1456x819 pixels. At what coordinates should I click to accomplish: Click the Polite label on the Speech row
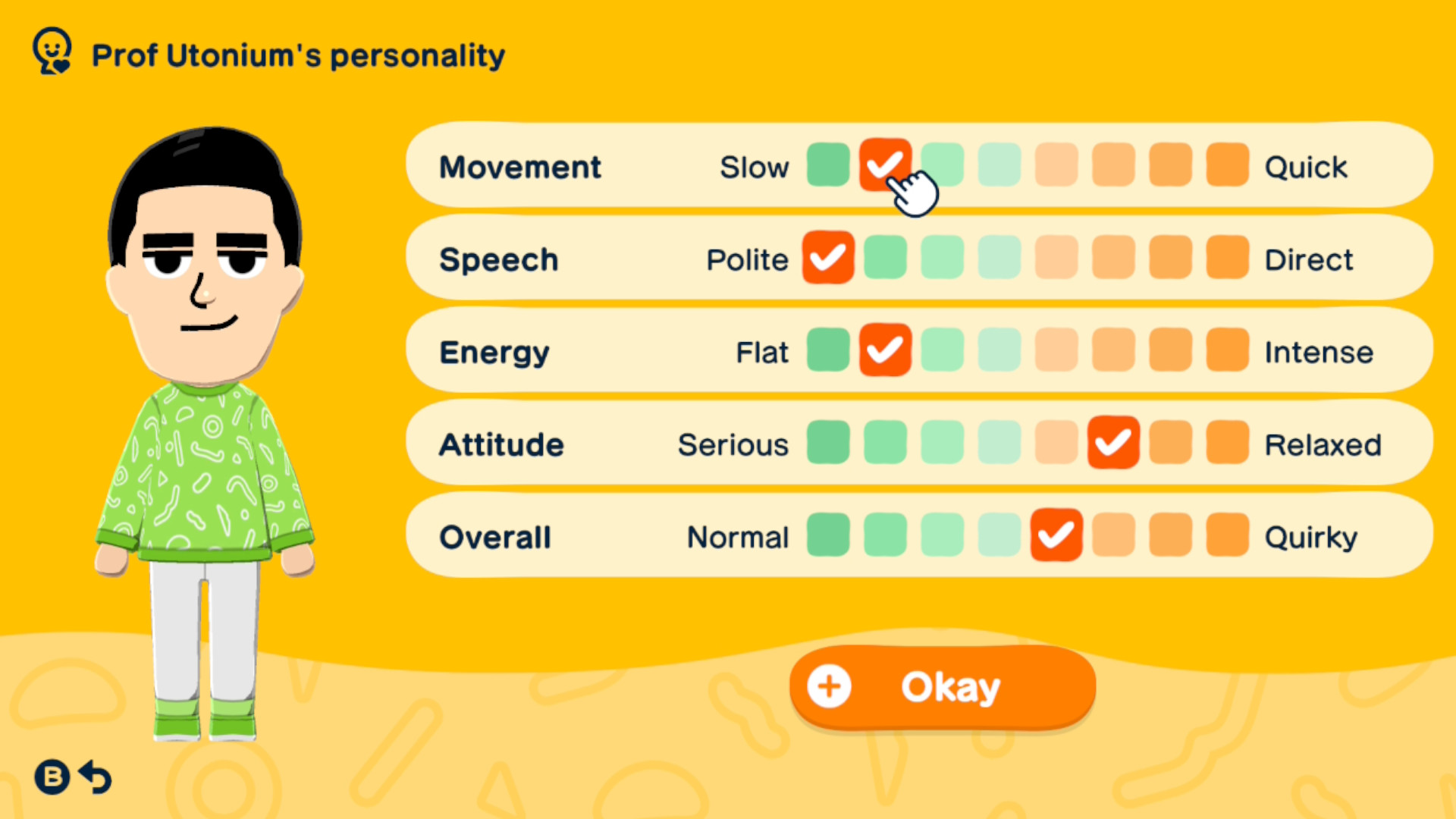(748, 259)
